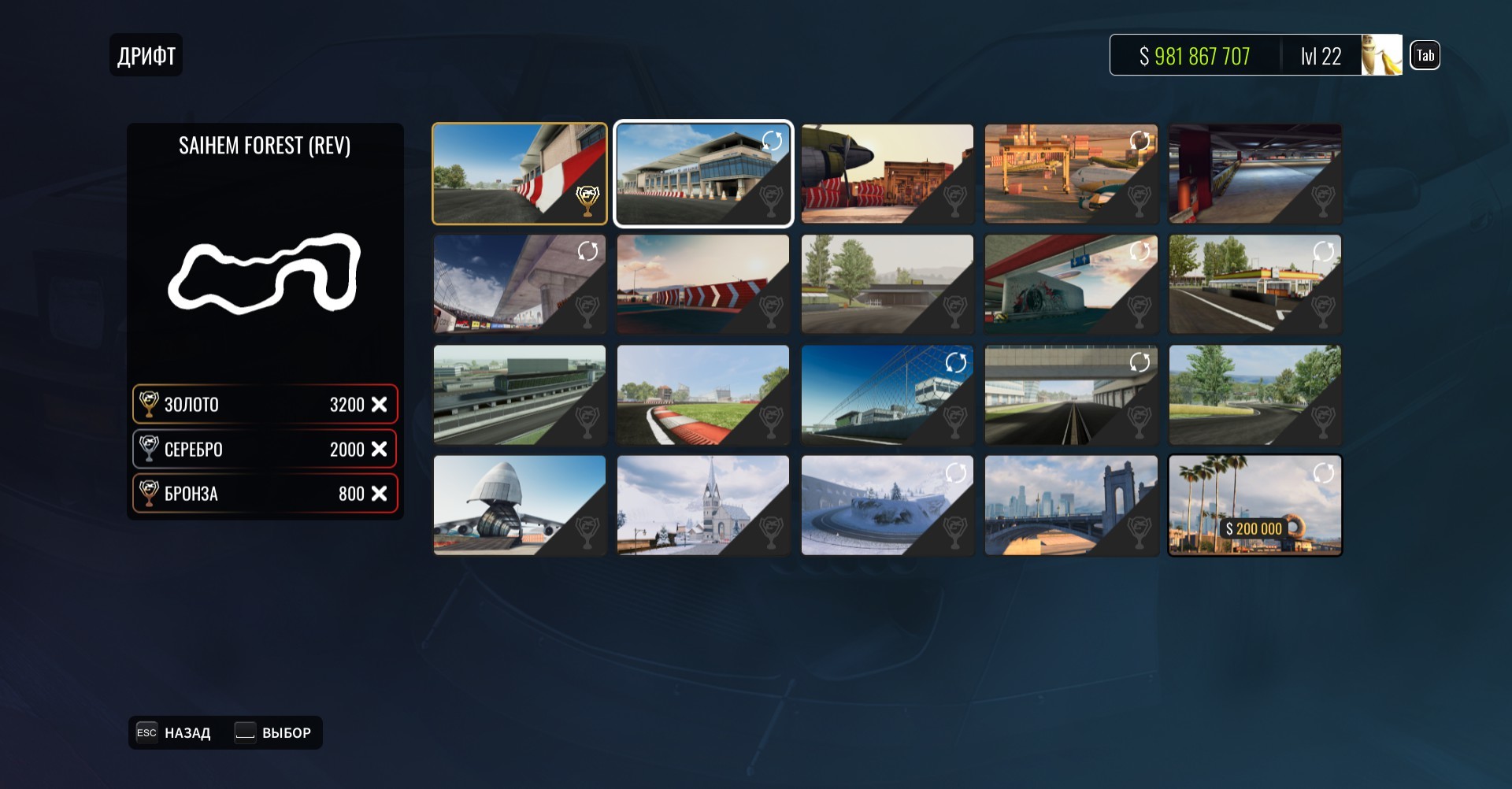
Task: Select the dark parking garage track
Action: point(1254,173)
